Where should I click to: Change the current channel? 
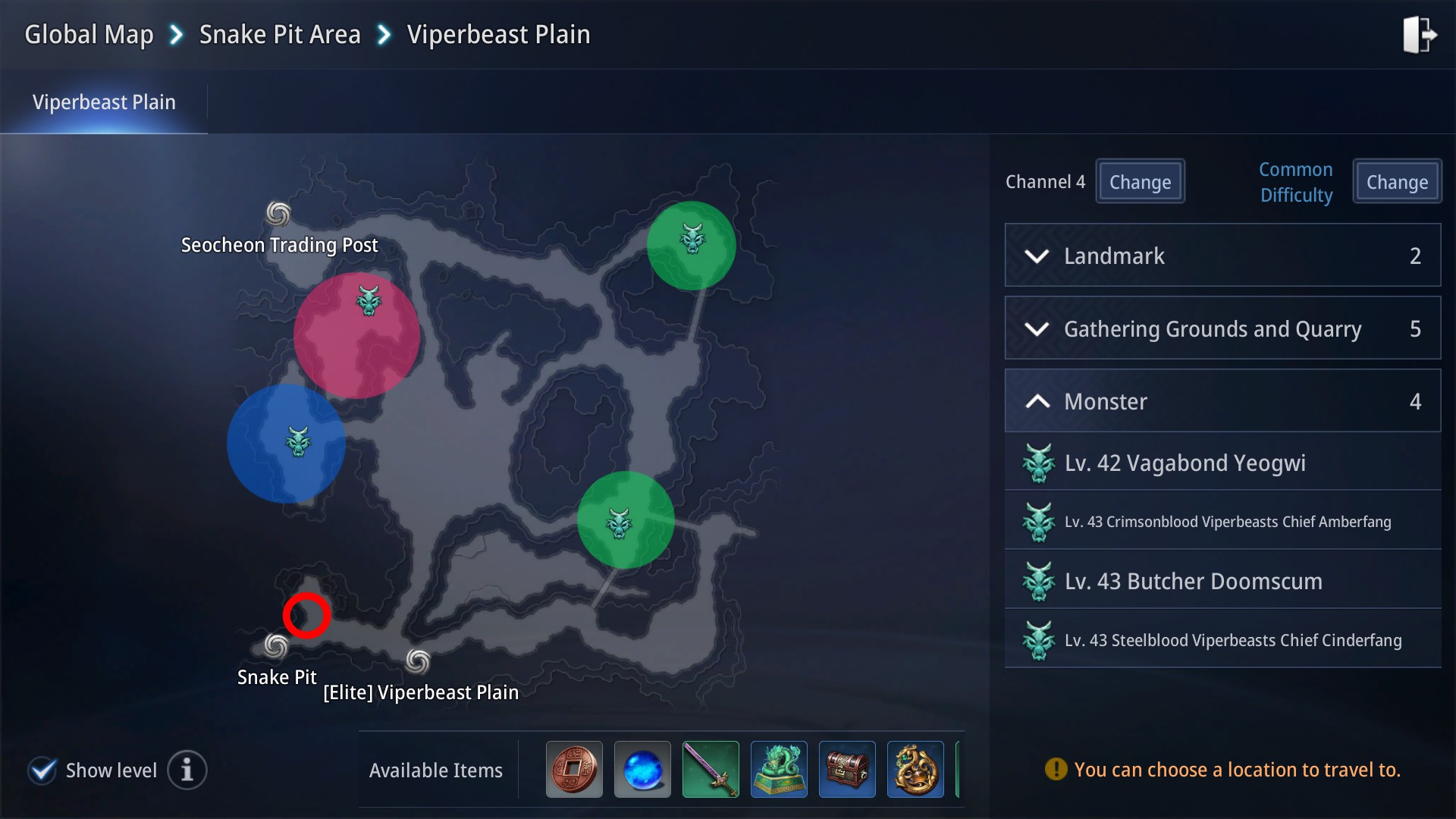(x=1140, y=182)
